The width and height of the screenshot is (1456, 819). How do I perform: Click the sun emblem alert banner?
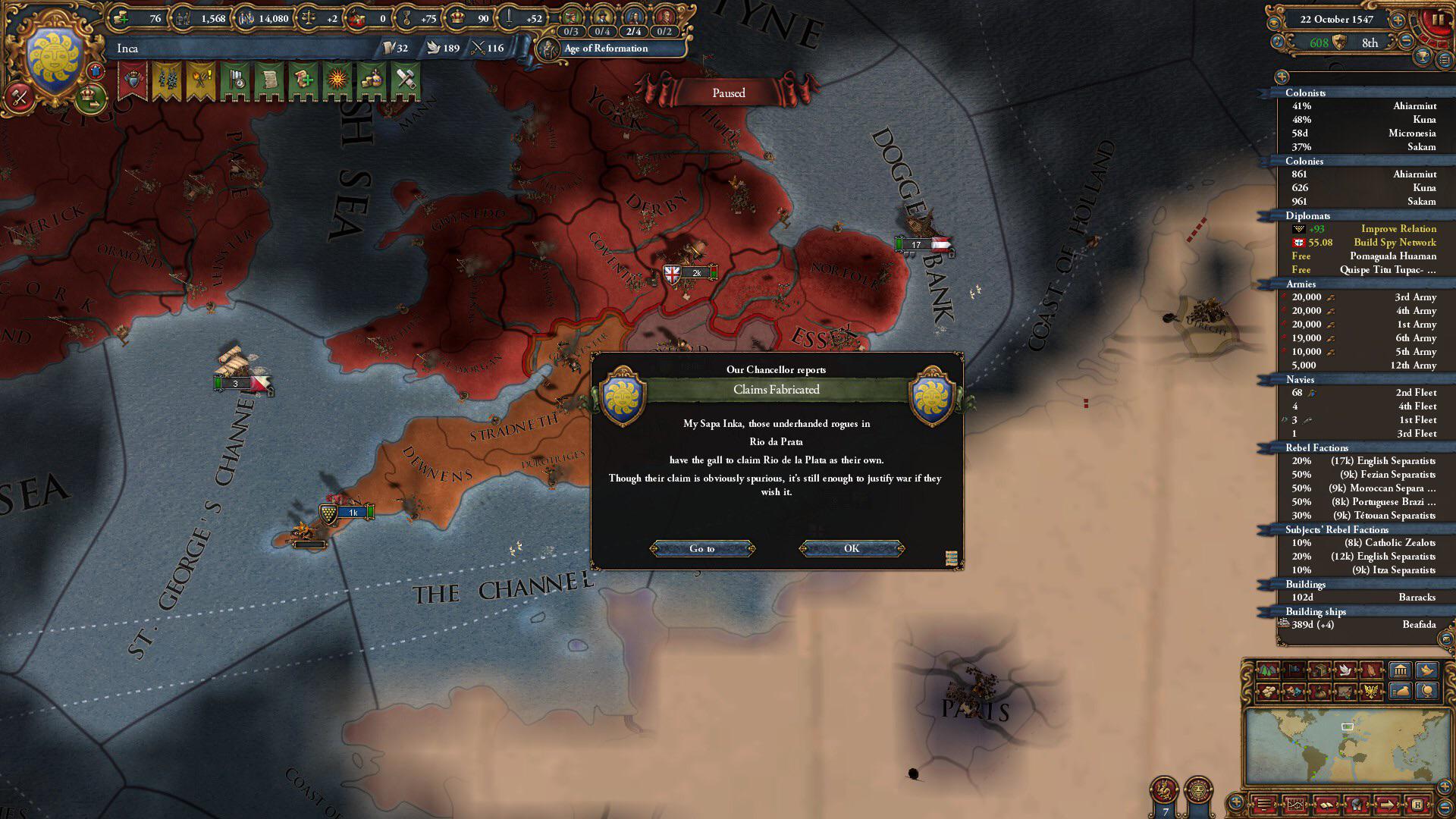pos(337,80)
